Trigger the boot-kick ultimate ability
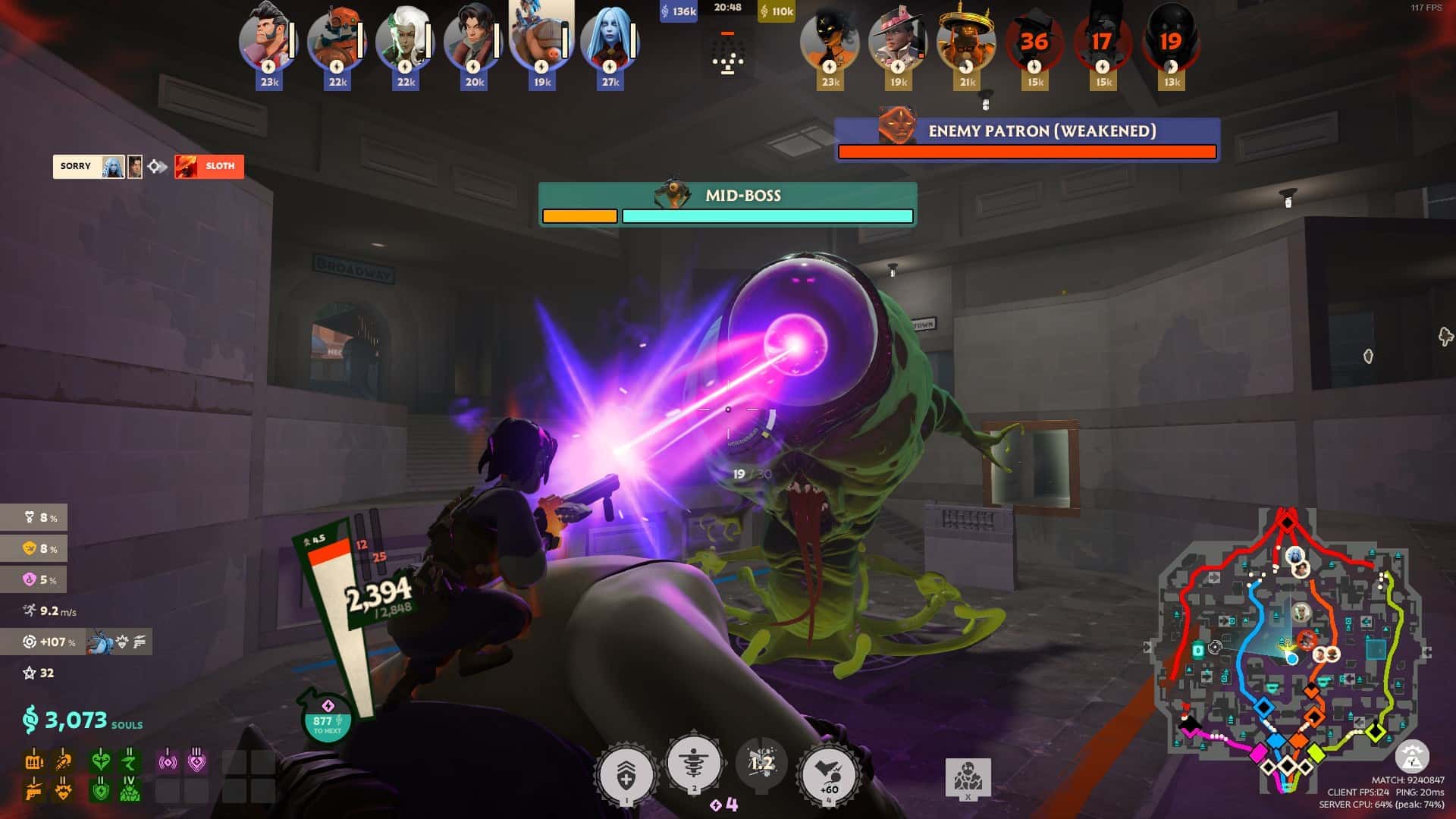The height and width of the screenshot is (819, 1456). point(829,775)
